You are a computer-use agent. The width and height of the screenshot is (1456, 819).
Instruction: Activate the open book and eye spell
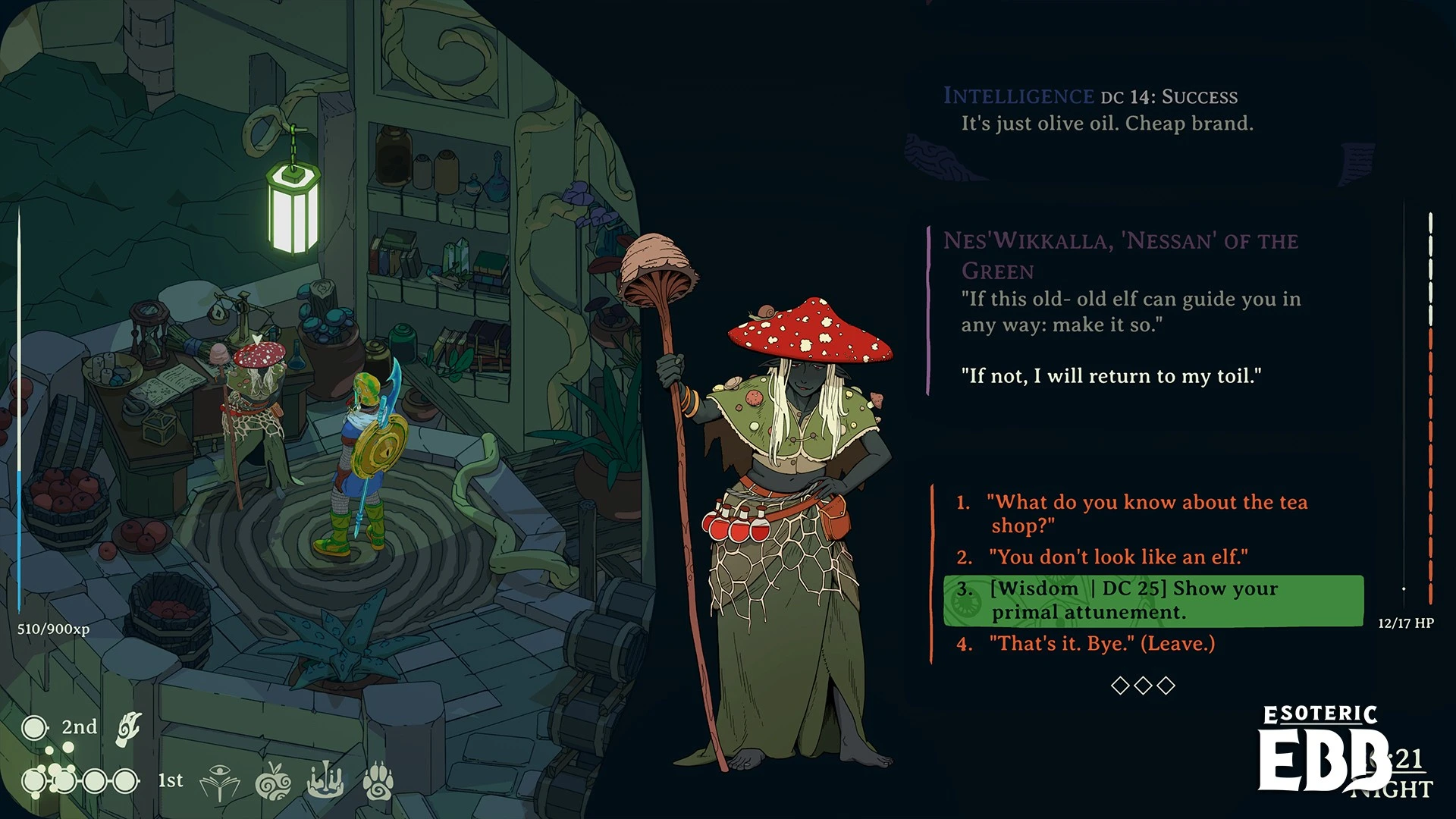pos(219,783)
